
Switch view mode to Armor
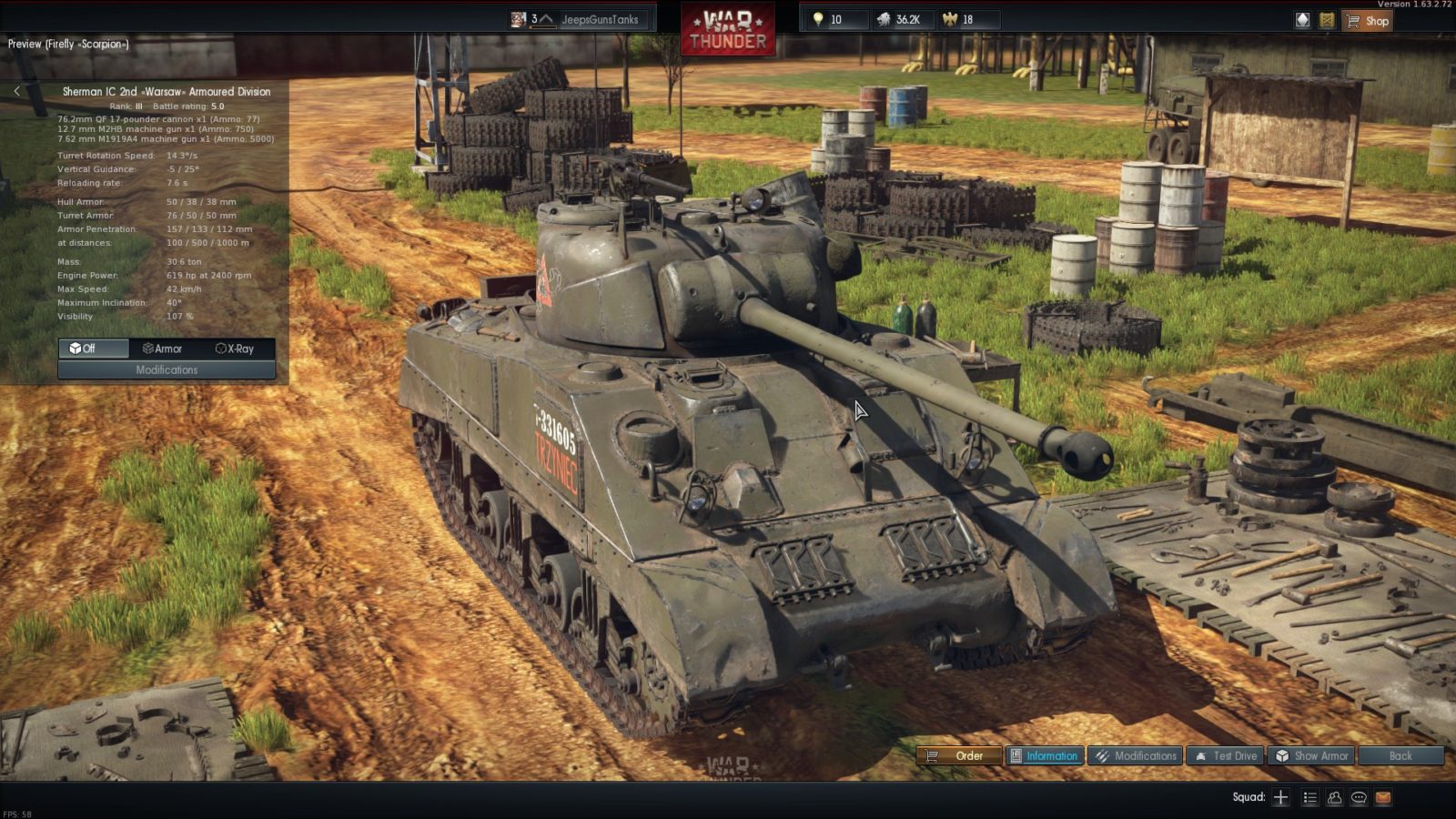coord(164,349)
